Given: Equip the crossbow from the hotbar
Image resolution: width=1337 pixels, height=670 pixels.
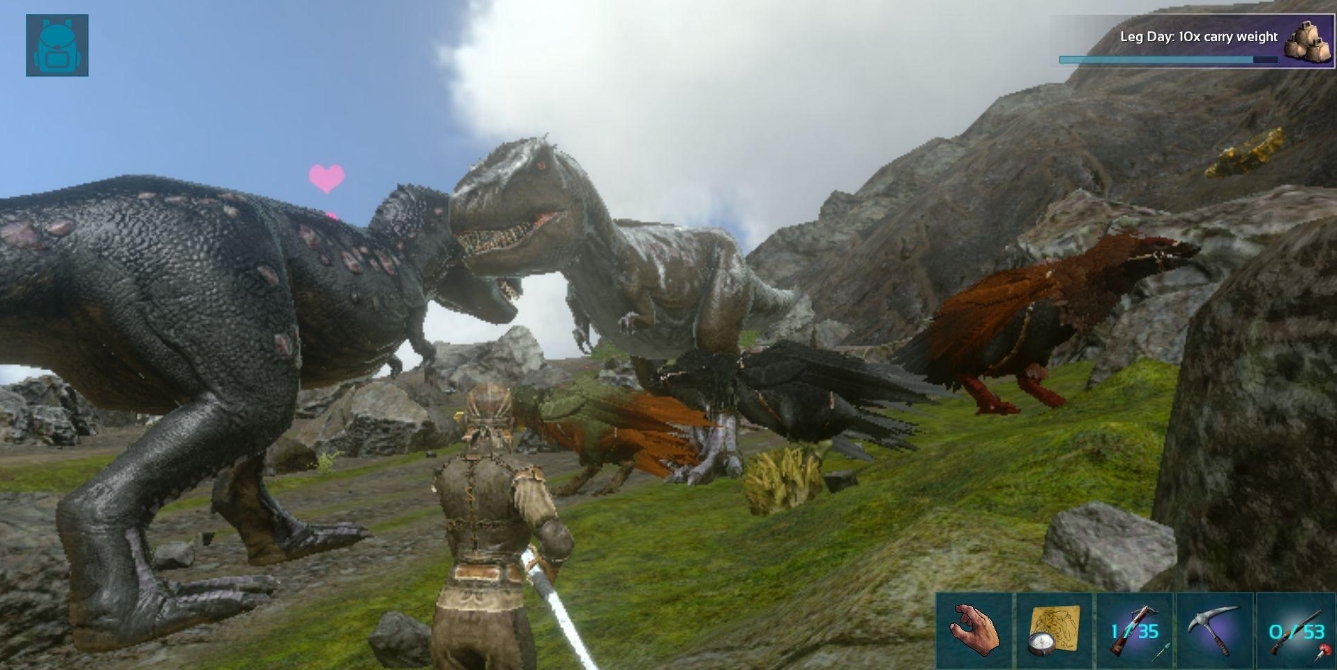Looking at the screenshot, I should tap(1135, 630).
